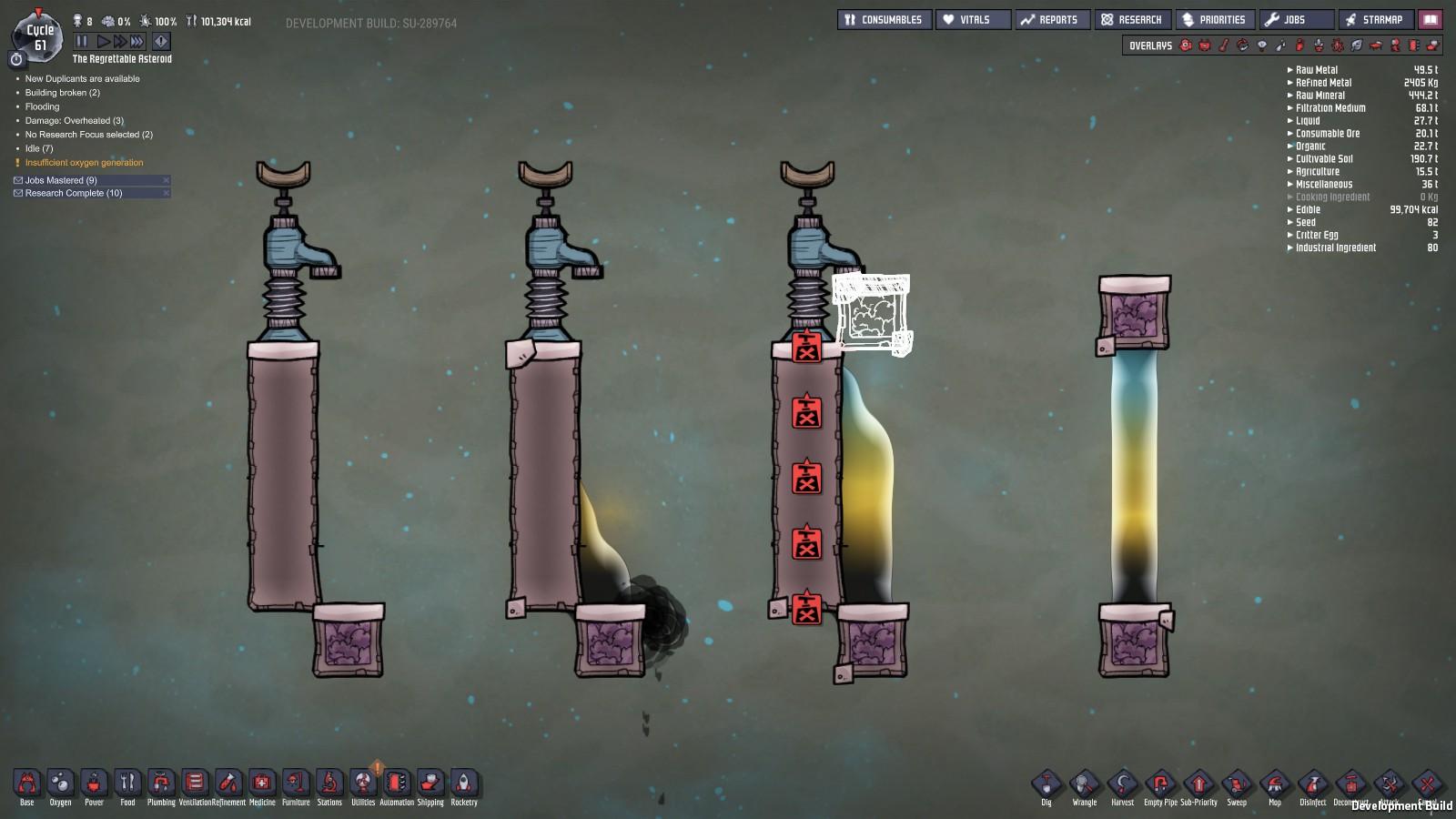This screenshot has height=819, width=1456.
Task: Activate the Dig tool
Action: point(1046,784)
